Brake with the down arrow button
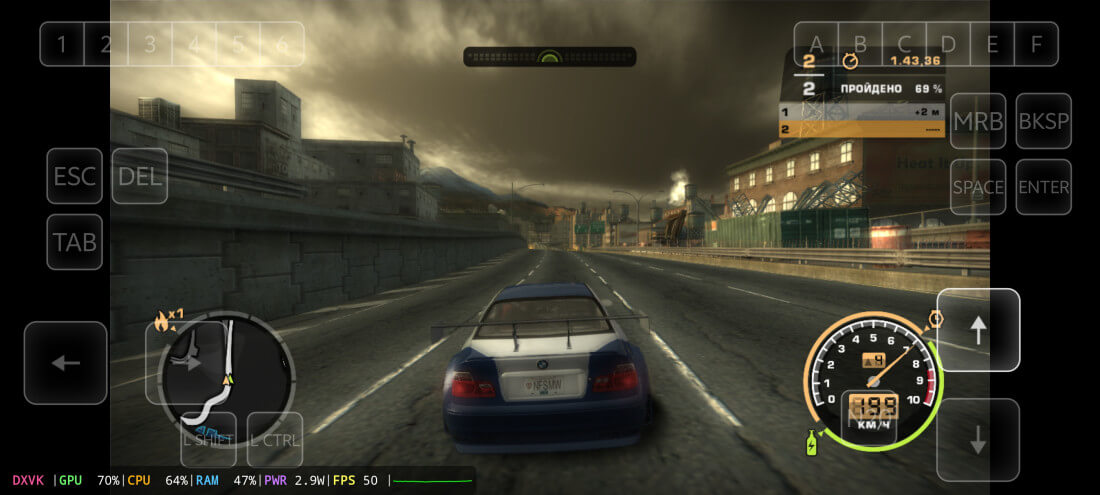 tap(978, 440)
